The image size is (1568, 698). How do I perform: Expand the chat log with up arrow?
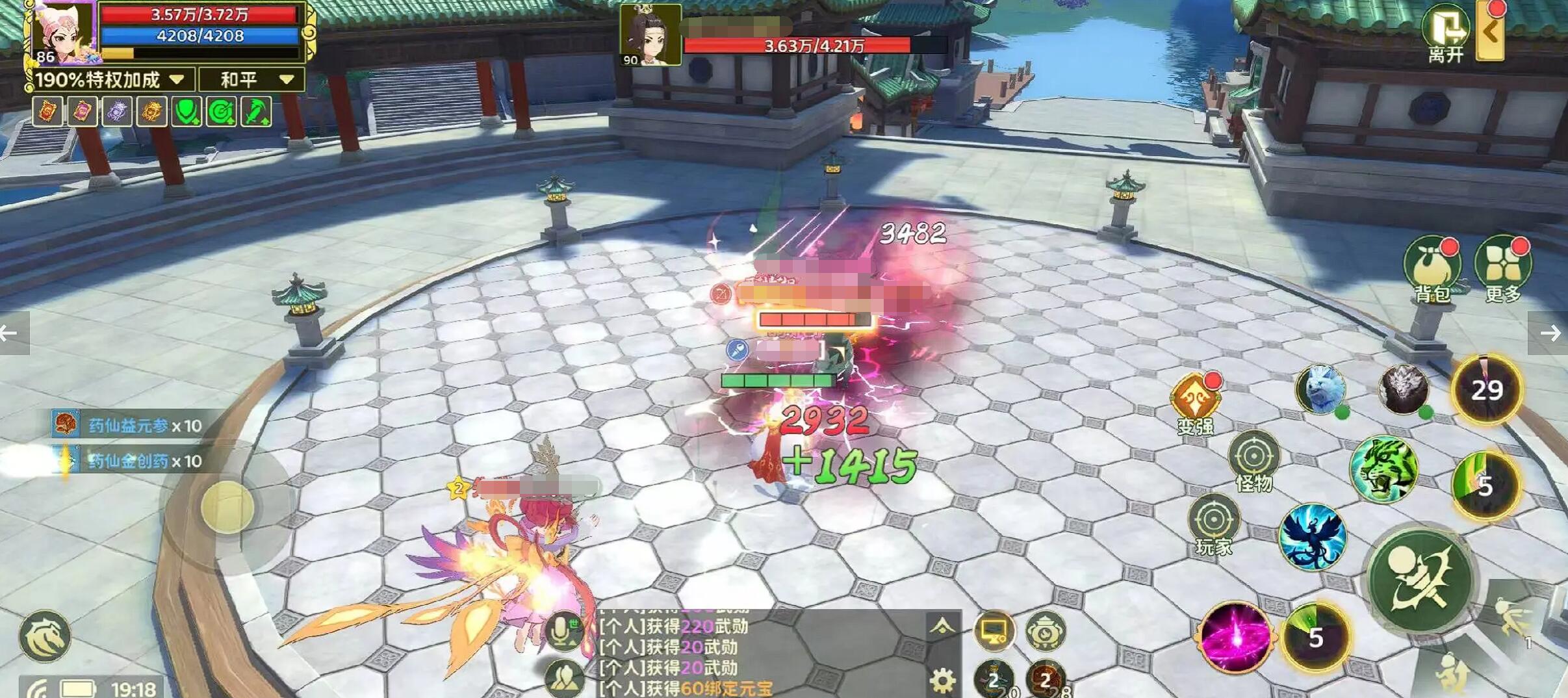tap(942, 627)
